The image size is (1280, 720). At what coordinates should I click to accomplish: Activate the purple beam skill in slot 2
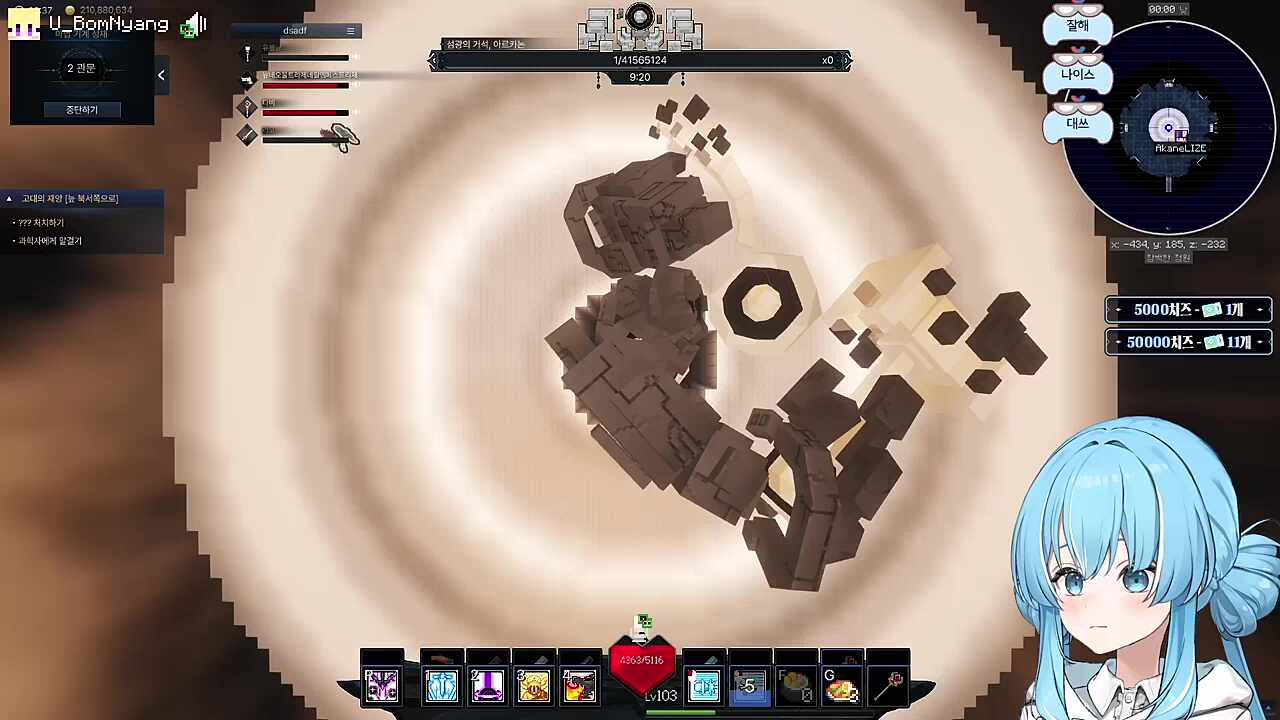click(488, 685)
